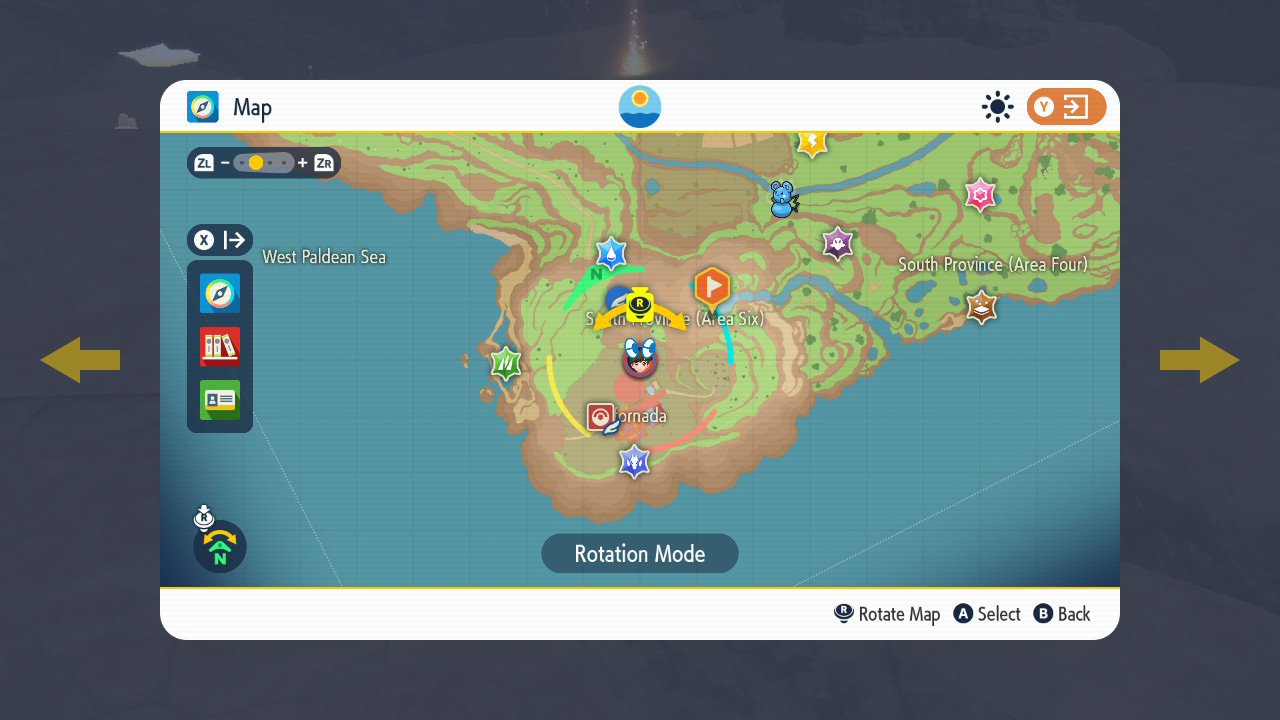This screenshot has width=1280, height=720.
Task: Expand the next map page with the right arrow
Action: (1199, 360)
